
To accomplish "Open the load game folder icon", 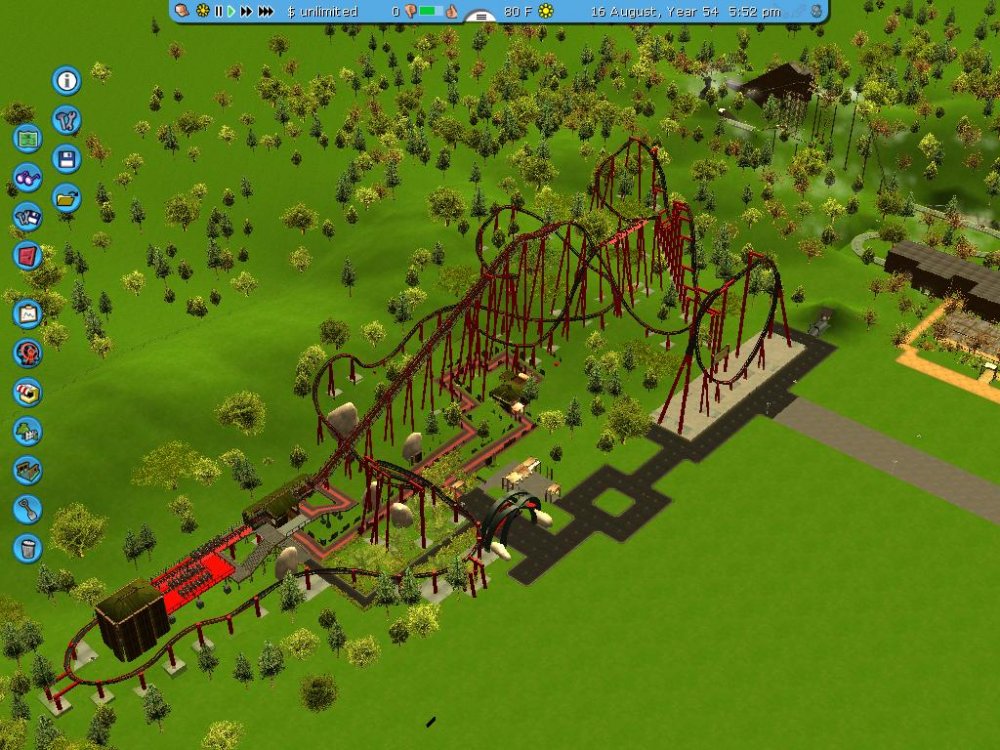I will [67, 198].
